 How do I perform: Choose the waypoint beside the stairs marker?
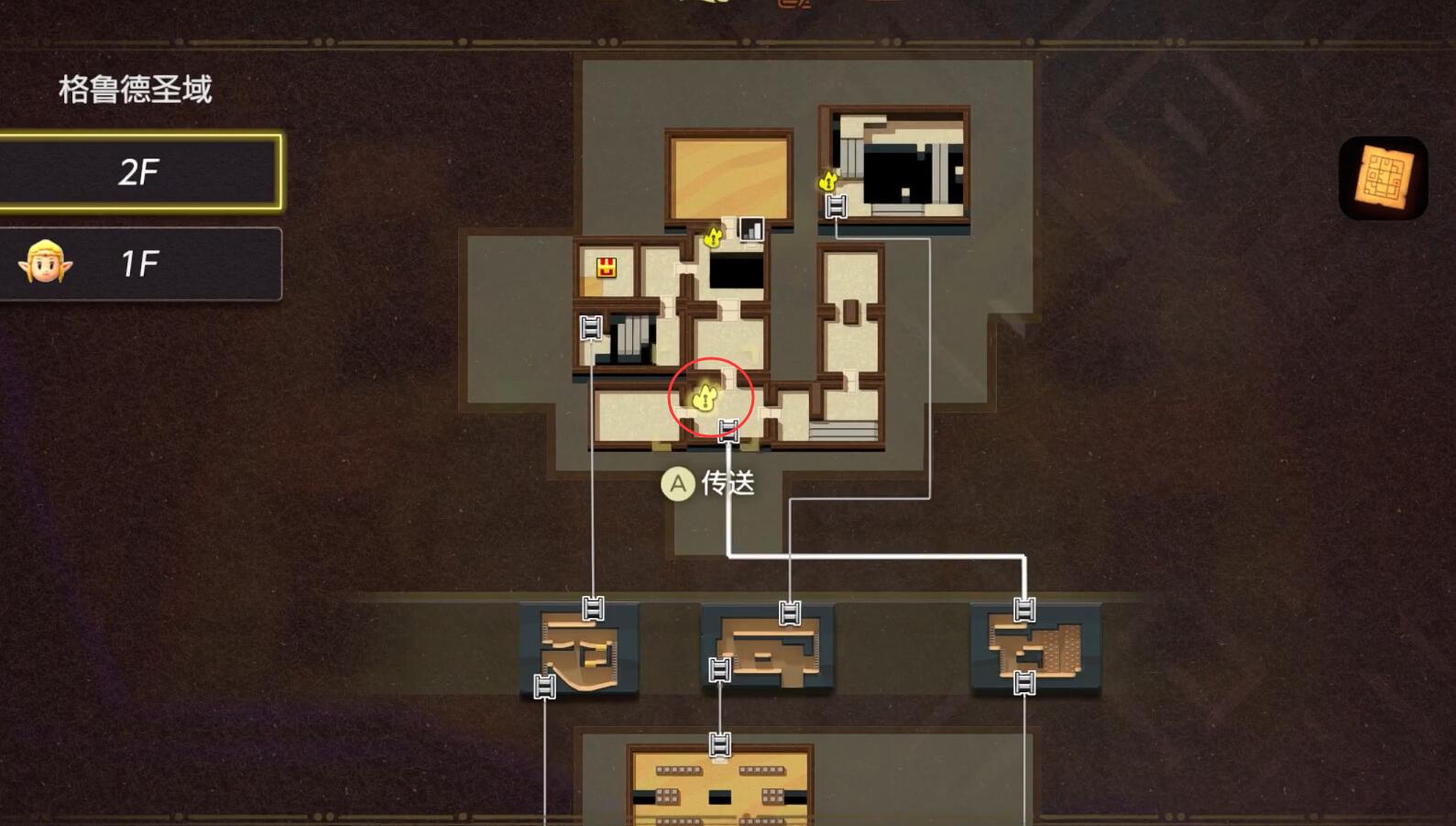click(x=713, y=237)
